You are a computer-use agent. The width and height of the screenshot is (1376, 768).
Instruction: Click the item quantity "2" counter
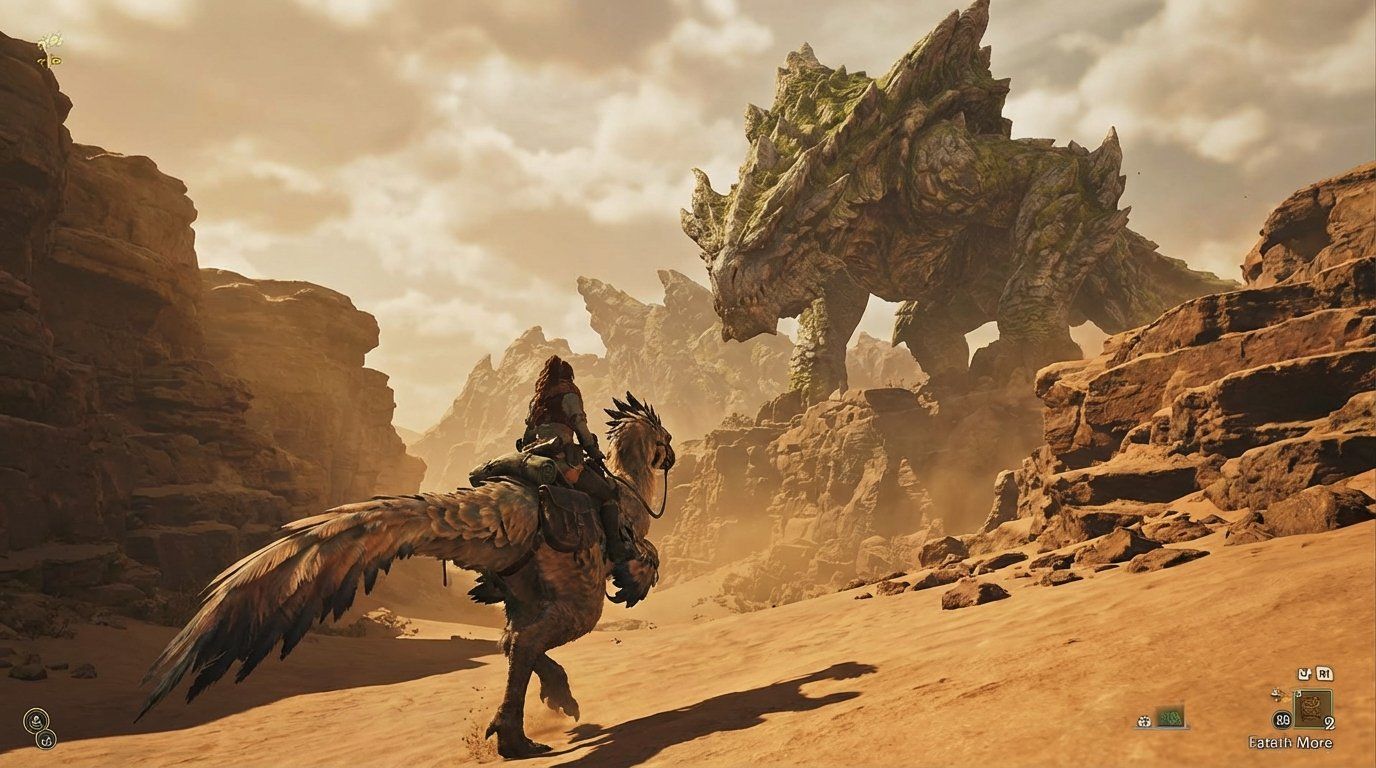click(x=1330, y=722)
